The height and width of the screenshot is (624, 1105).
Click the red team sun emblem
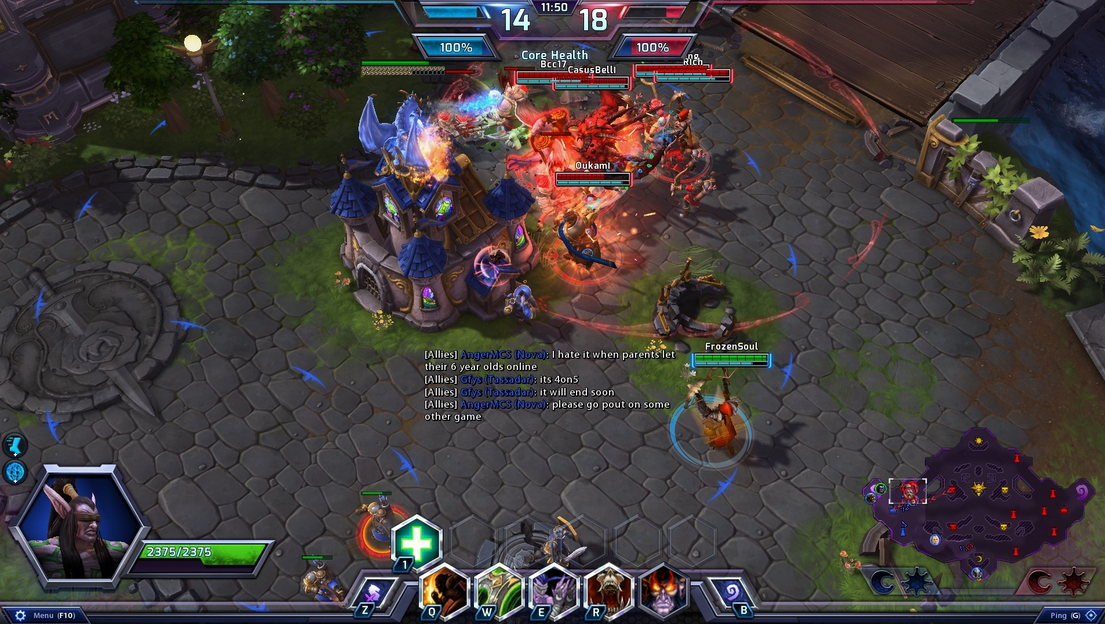(1072, 582)
